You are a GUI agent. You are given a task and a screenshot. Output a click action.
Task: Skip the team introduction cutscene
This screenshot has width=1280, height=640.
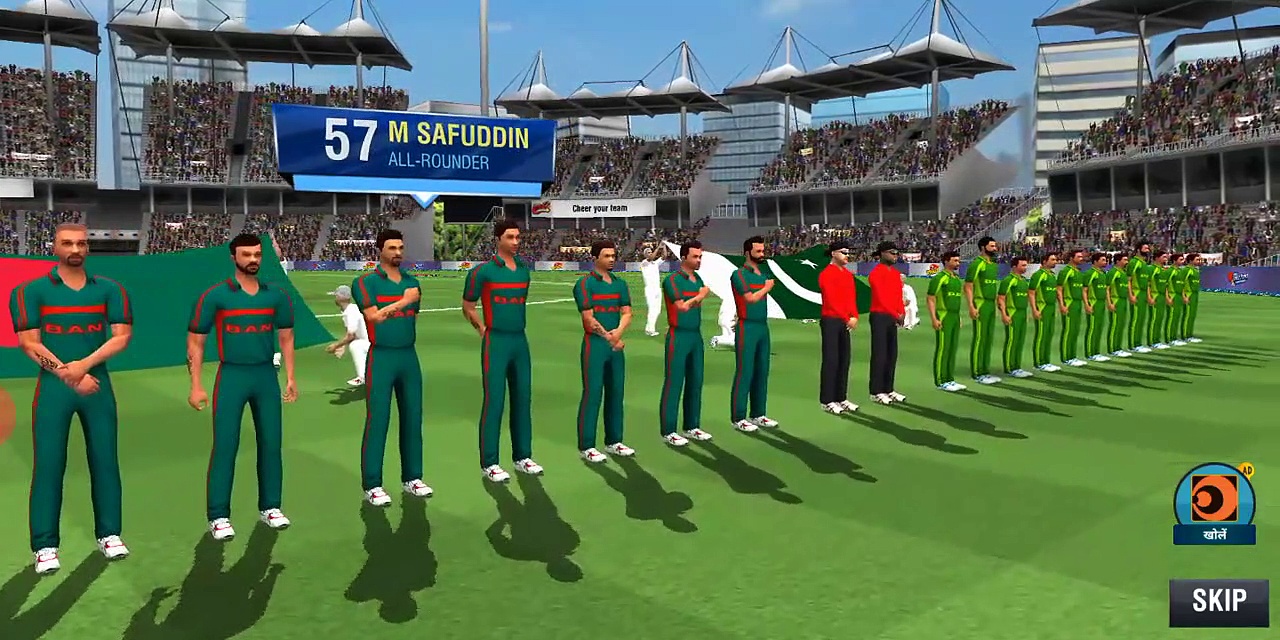coord(1218,601)
